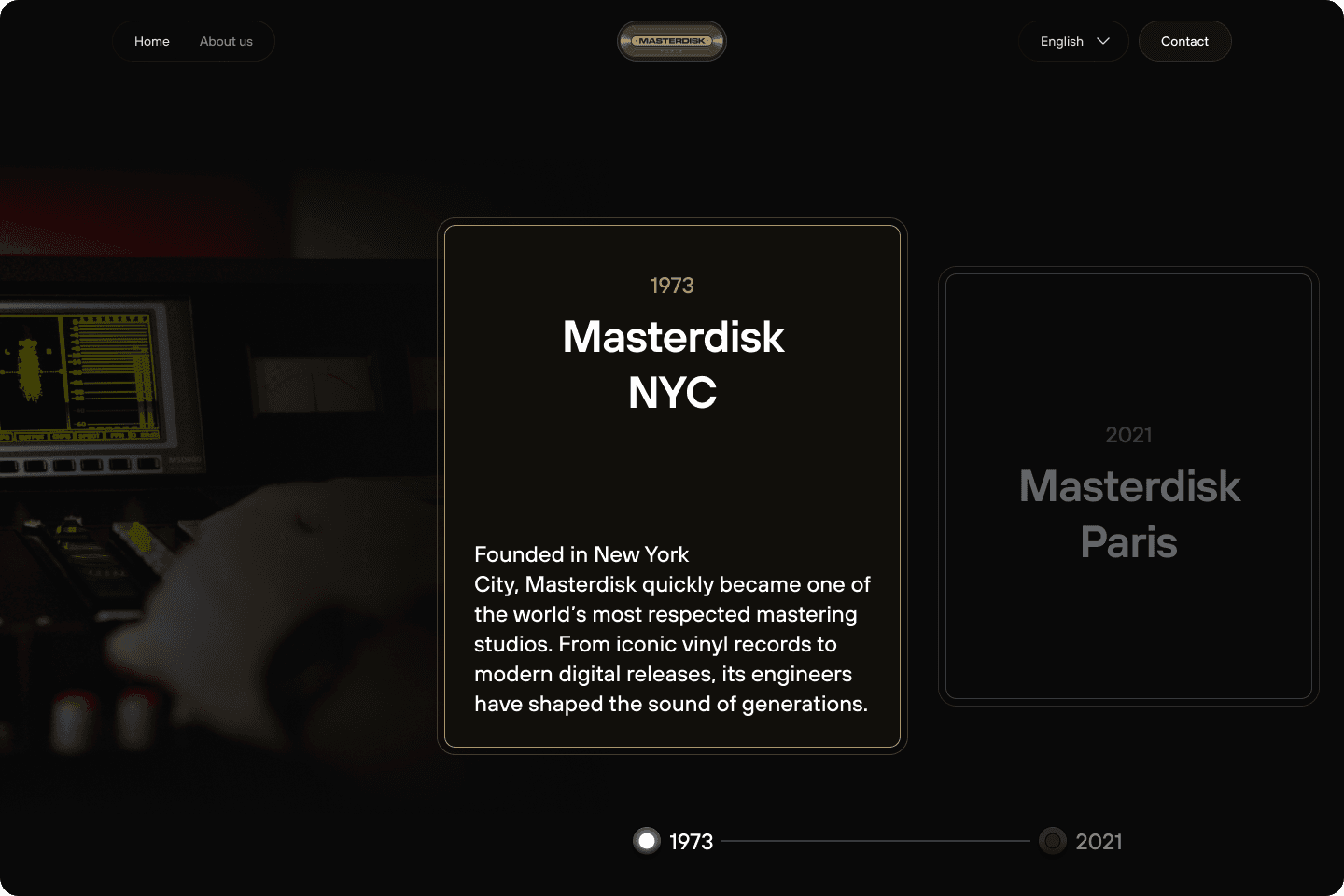Select the 2021 timeline marker
Image resolution: width=1344 pixels, height=896 pixels.
click(1052, 840)
